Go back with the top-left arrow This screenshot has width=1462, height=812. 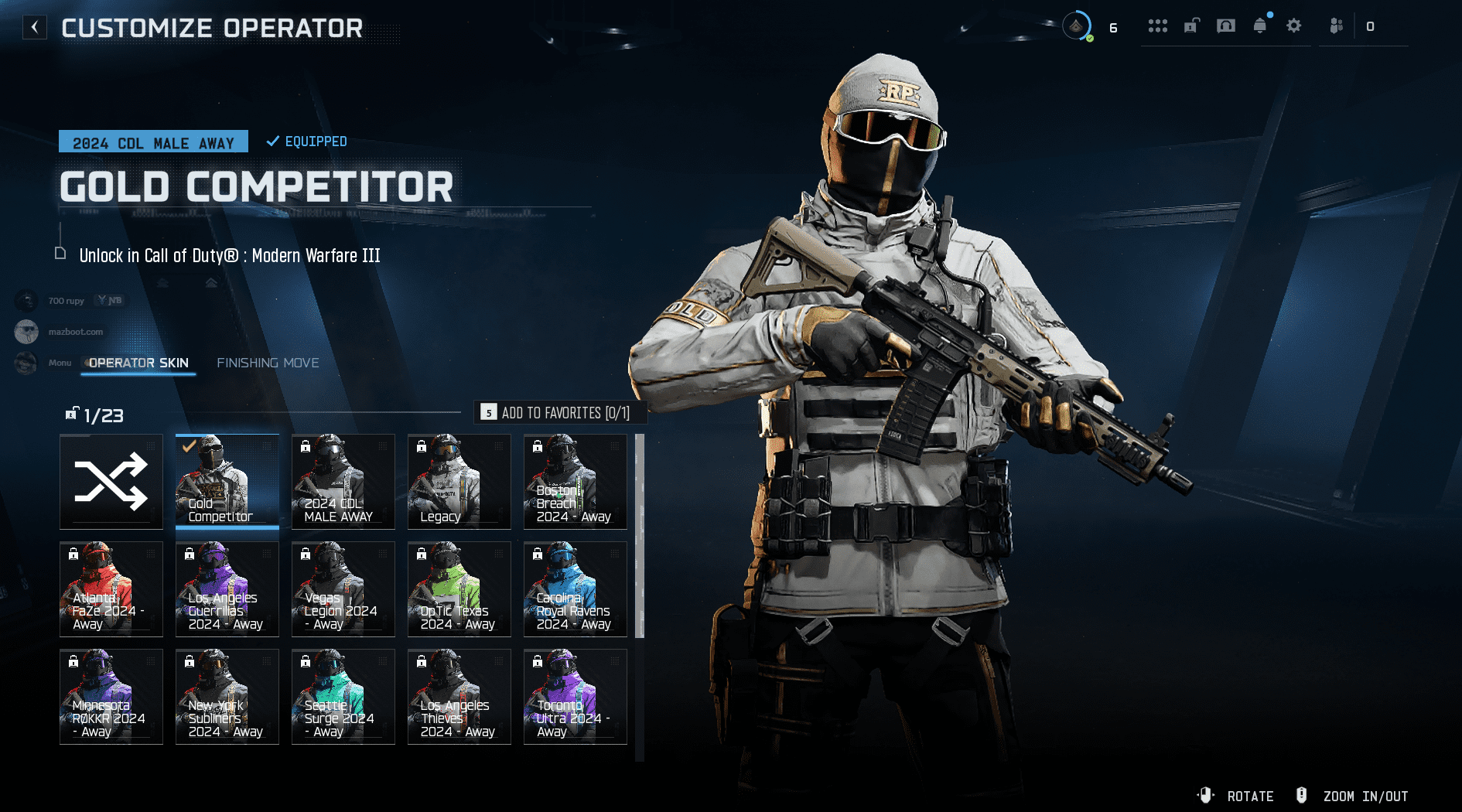click(35, 28)
